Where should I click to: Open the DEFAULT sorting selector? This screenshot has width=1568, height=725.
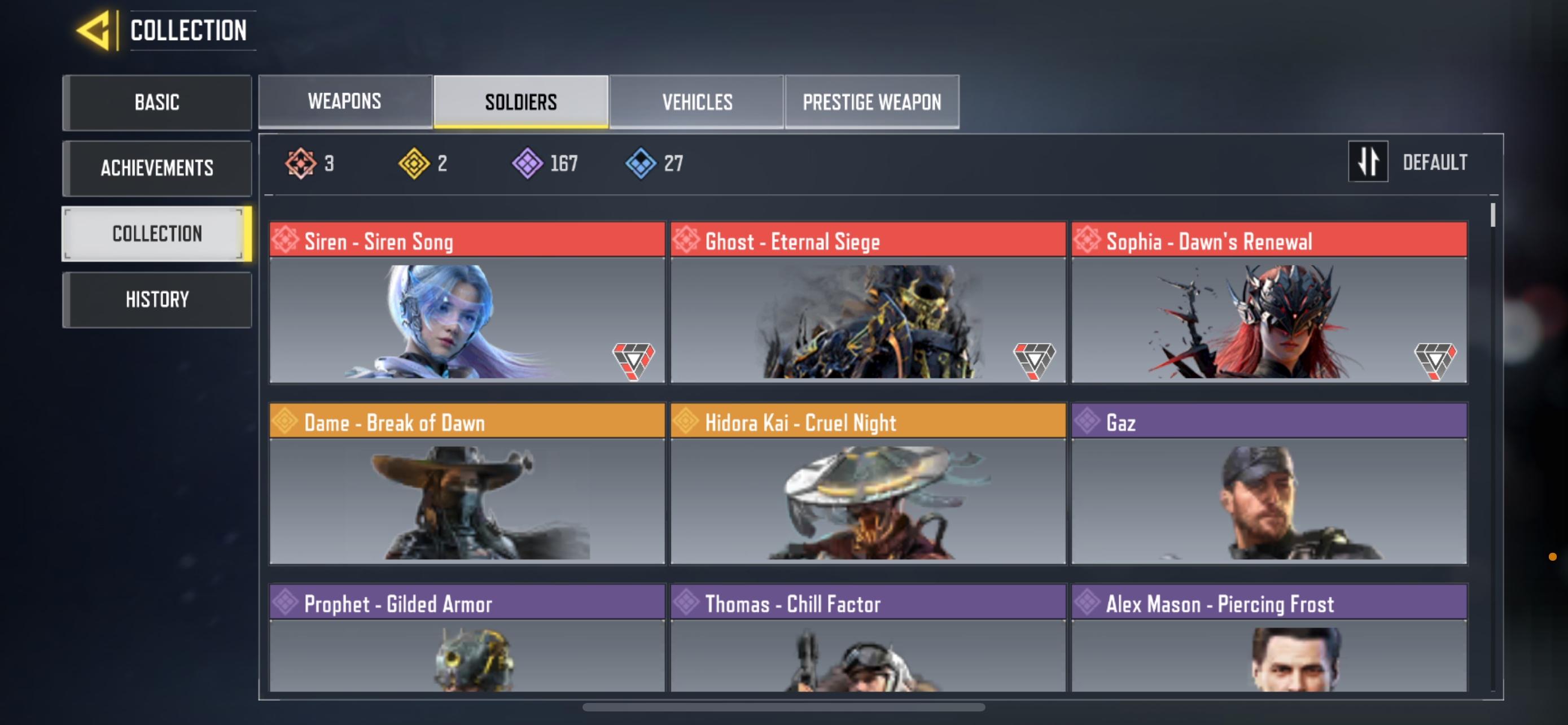1436,162
